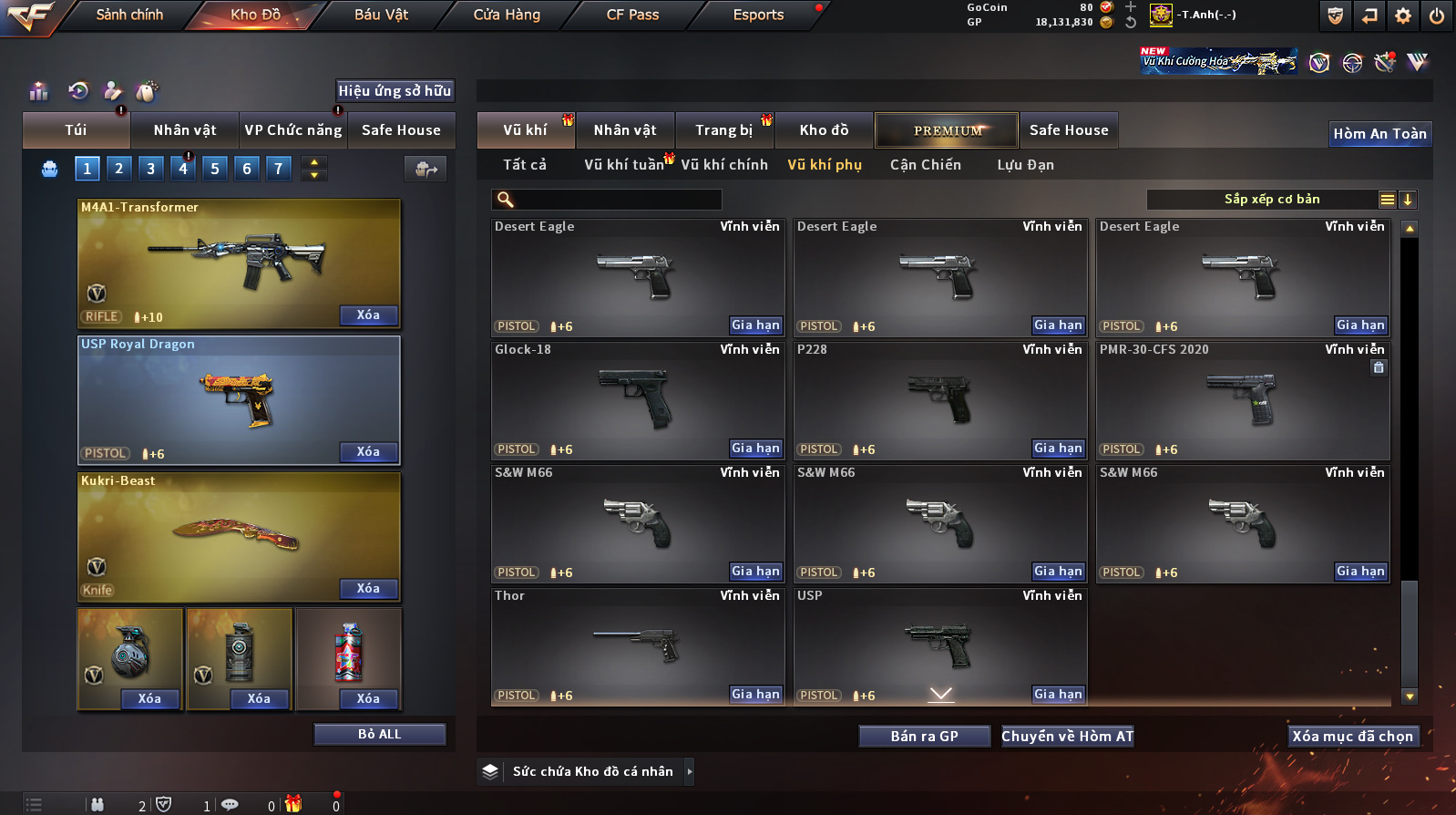Go to the Cửa Hàng shop
The image size is (1456, 815).
(507, 15)
